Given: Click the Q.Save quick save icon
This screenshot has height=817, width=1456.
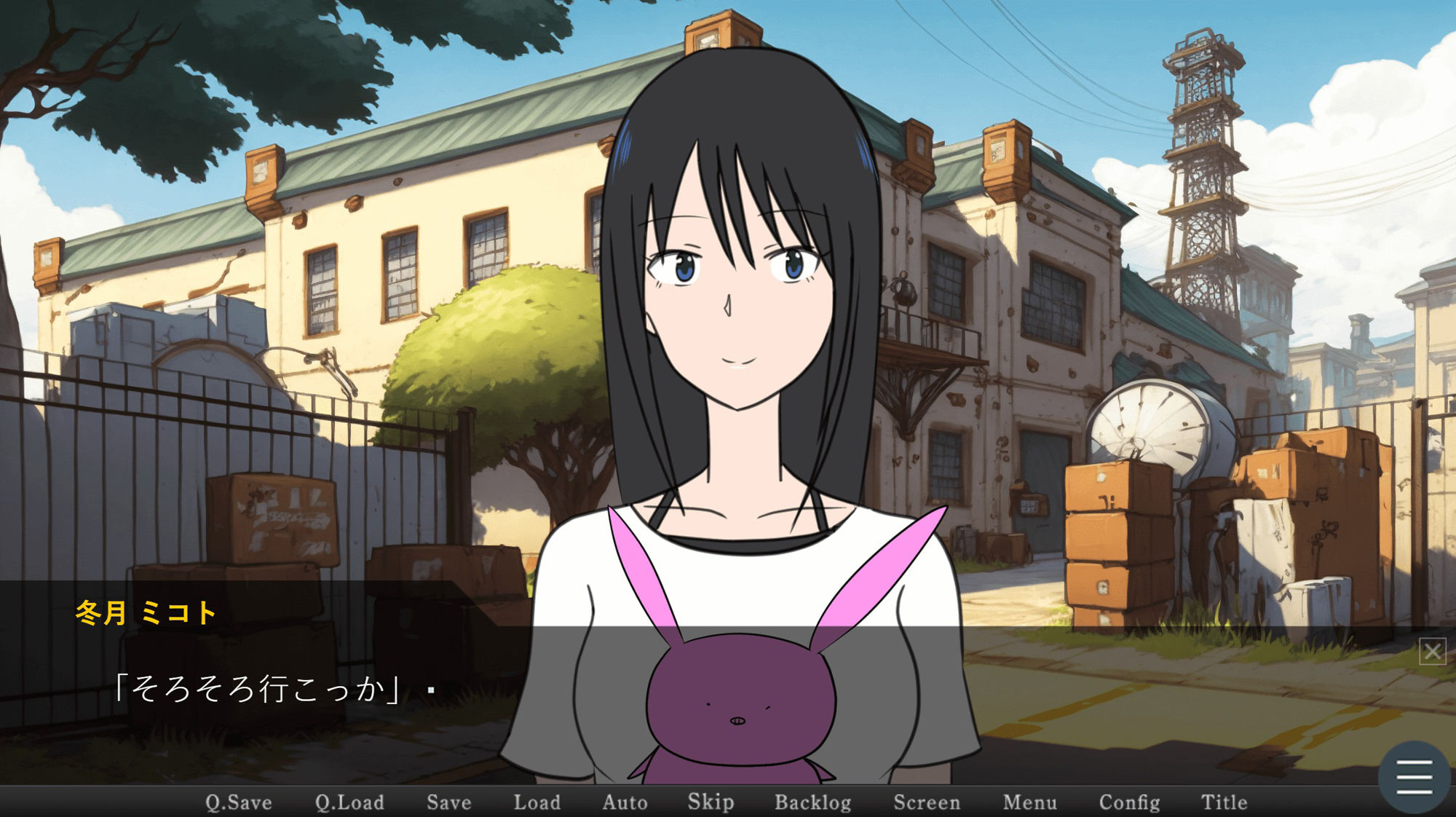Looking at the screenshot, I should 238,802.
